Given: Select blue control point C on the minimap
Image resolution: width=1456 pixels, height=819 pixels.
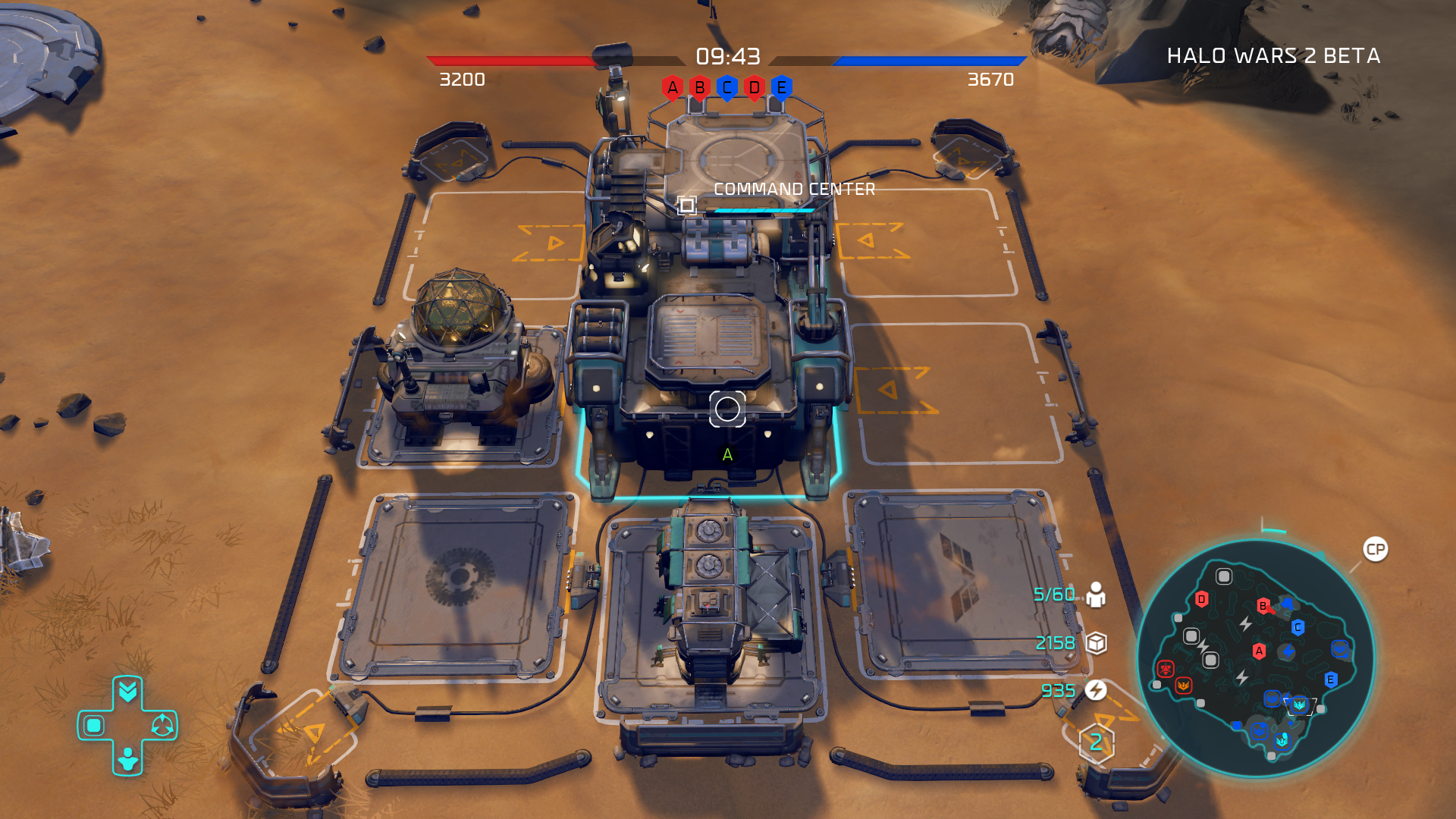Looking at the screenshot, I should [1298, 627].
